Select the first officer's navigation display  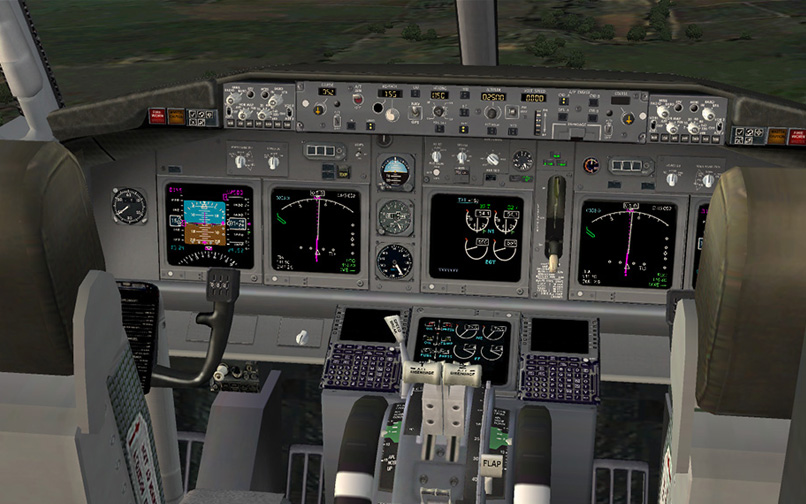click(627, 243)
